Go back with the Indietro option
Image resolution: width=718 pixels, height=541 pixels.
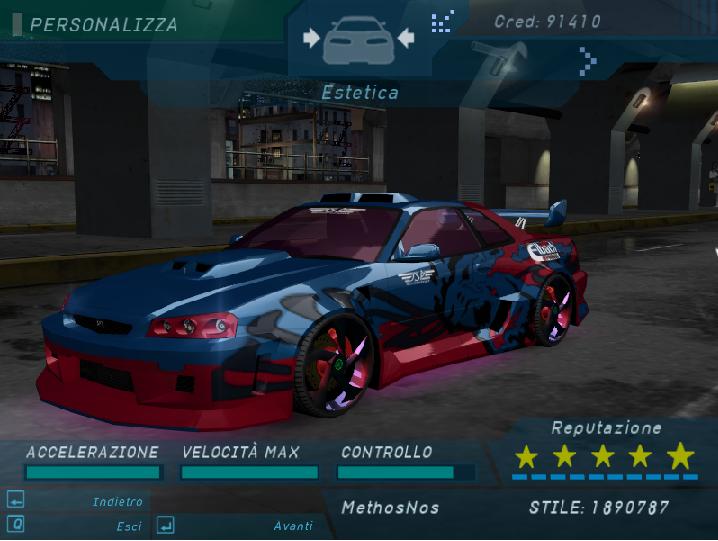tap(117, 501)
